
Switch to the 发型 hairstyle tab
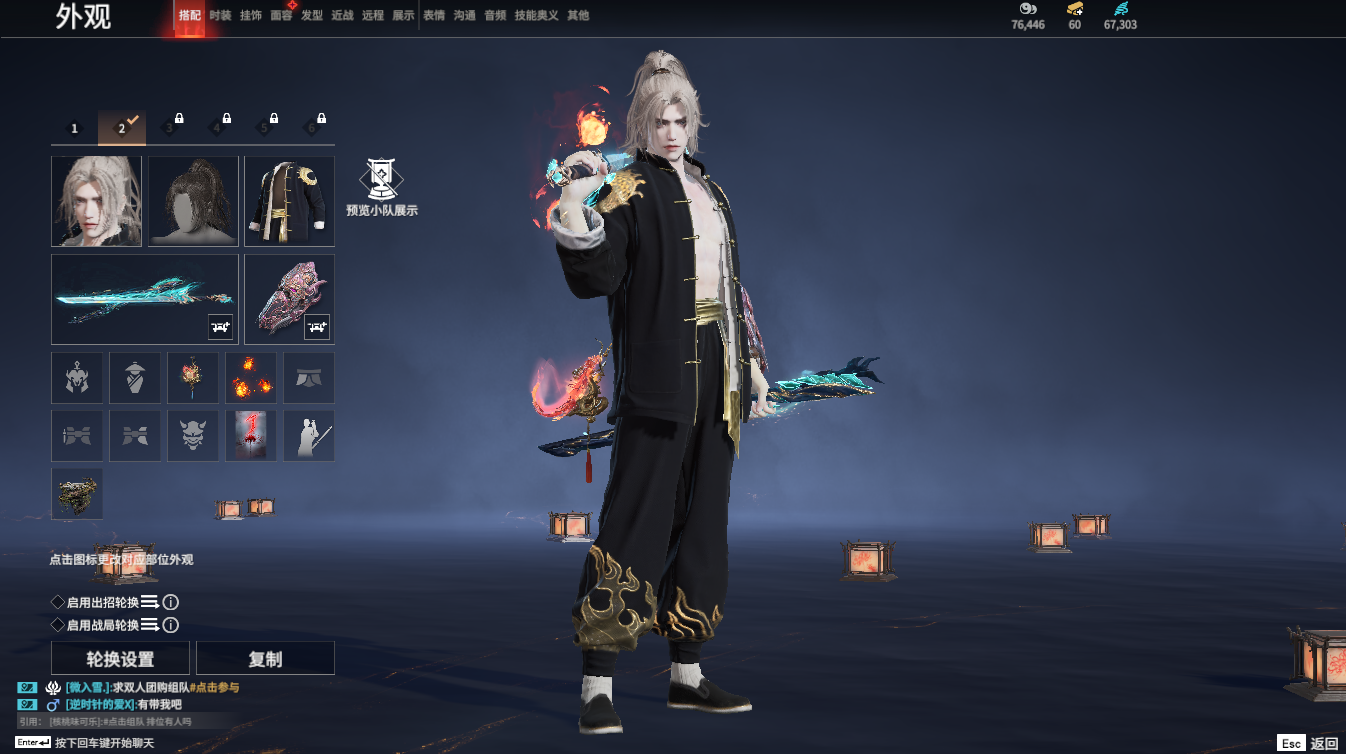pos(312,16)
